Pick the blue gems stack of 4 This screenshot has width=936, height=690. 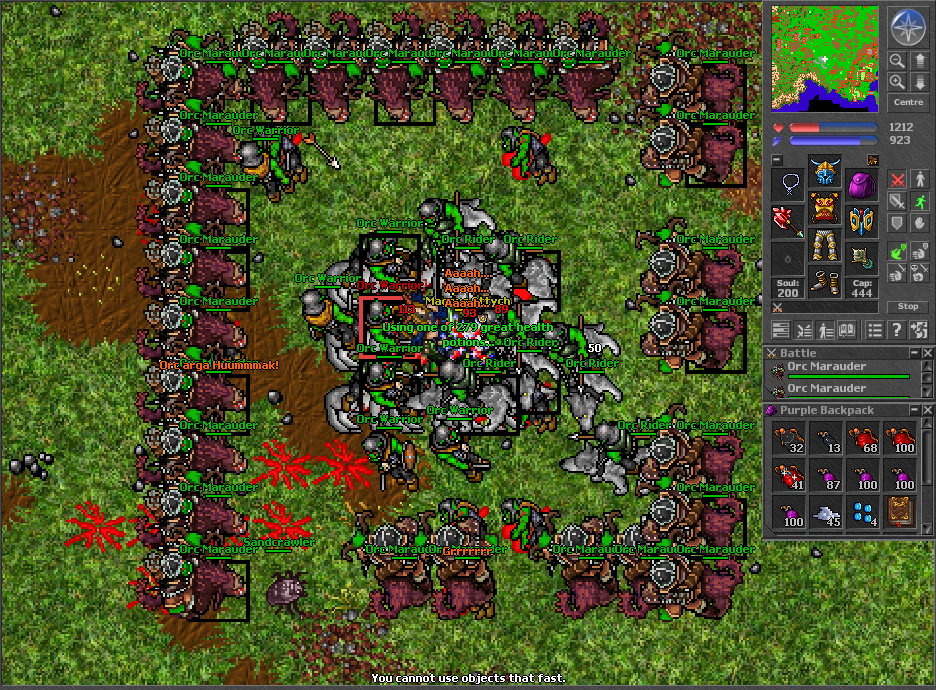(862, 511)
